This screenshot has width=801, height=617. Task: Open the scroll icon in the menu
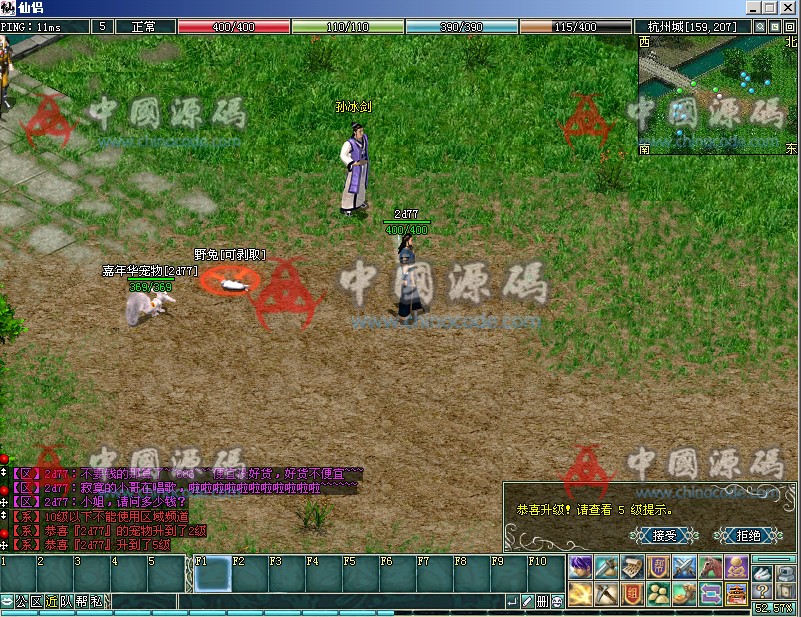point(632,568)
